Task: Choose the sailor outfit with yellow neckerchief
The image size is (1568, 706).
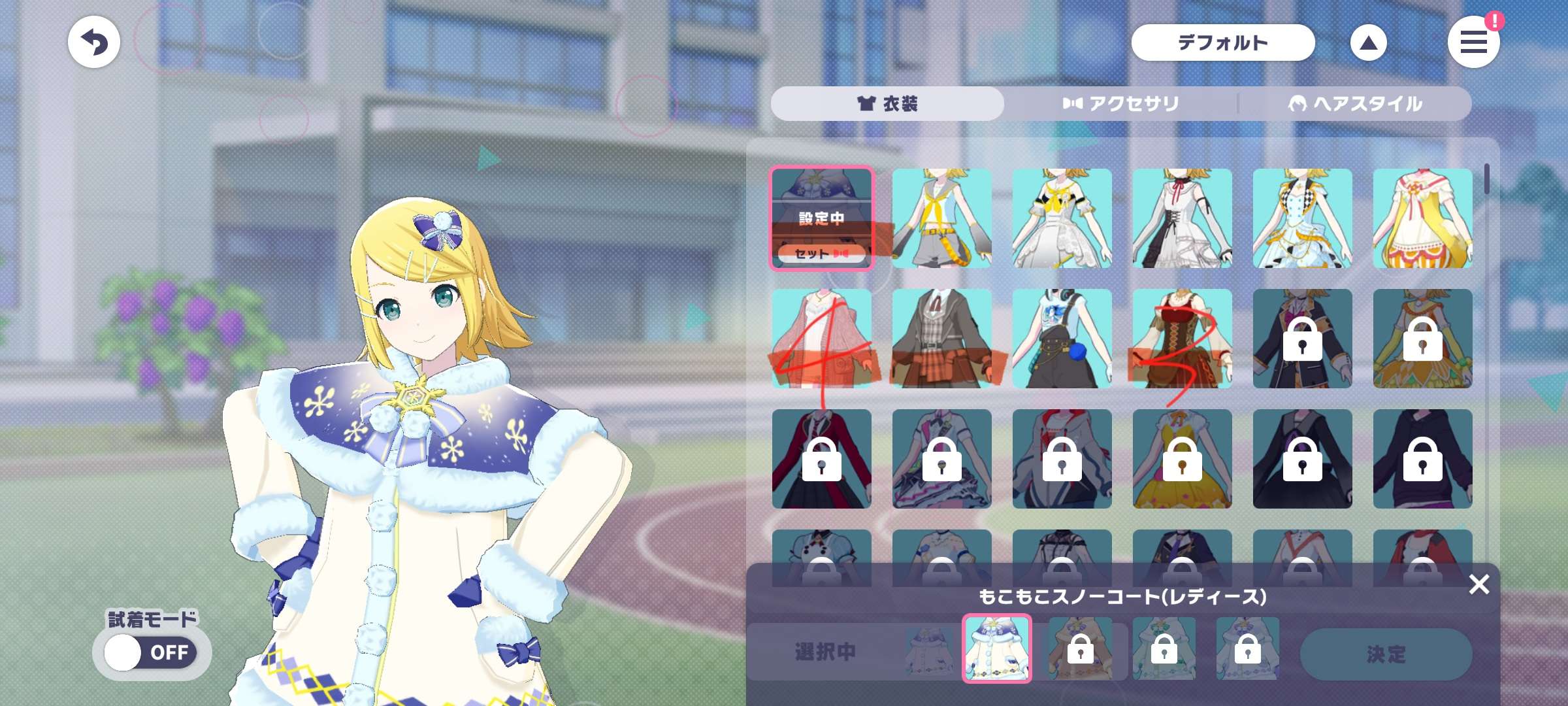Action: (941, 218)
